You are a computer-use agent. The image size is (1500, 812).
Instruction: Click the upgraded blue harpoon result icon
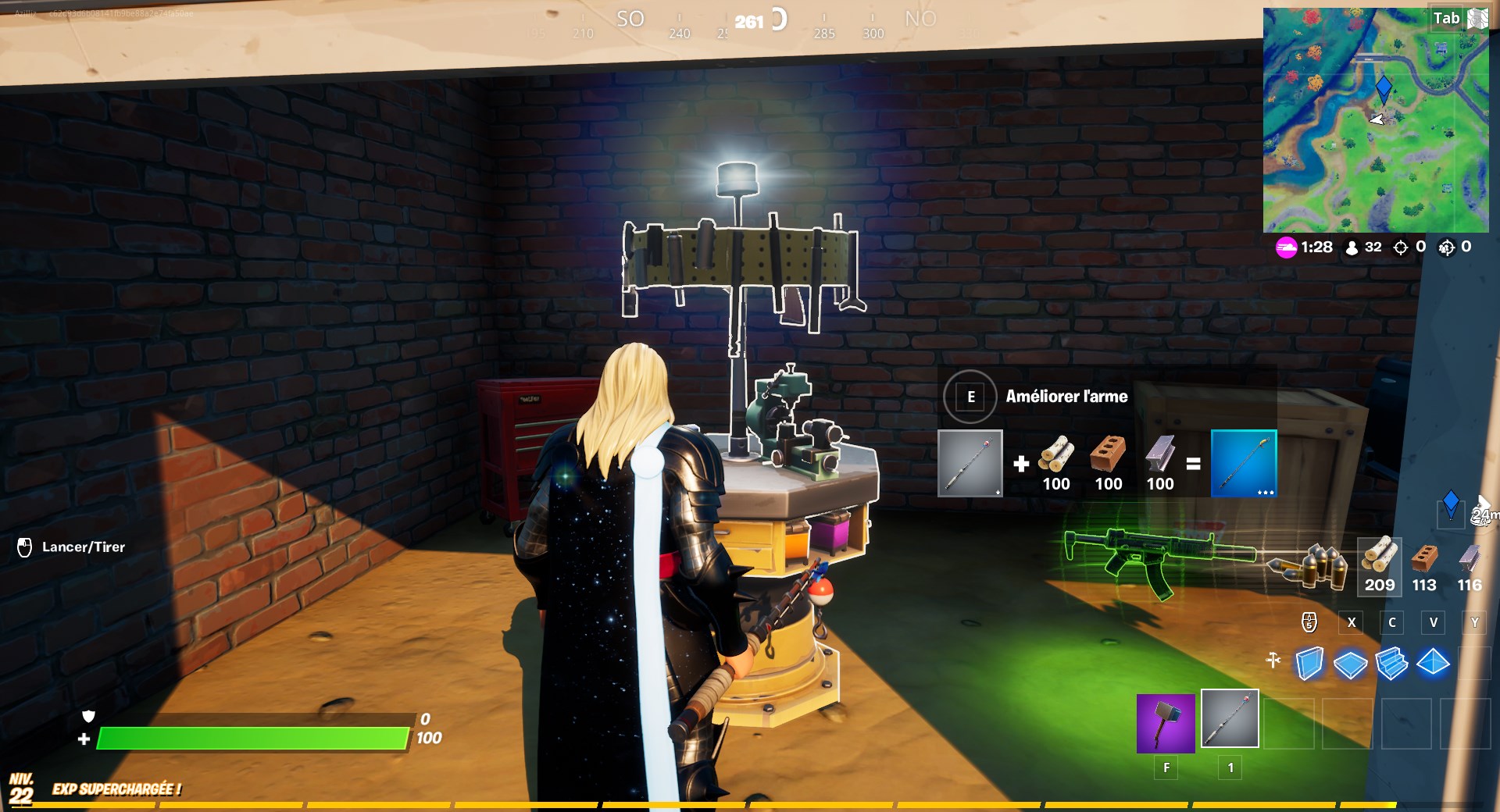1242,465
